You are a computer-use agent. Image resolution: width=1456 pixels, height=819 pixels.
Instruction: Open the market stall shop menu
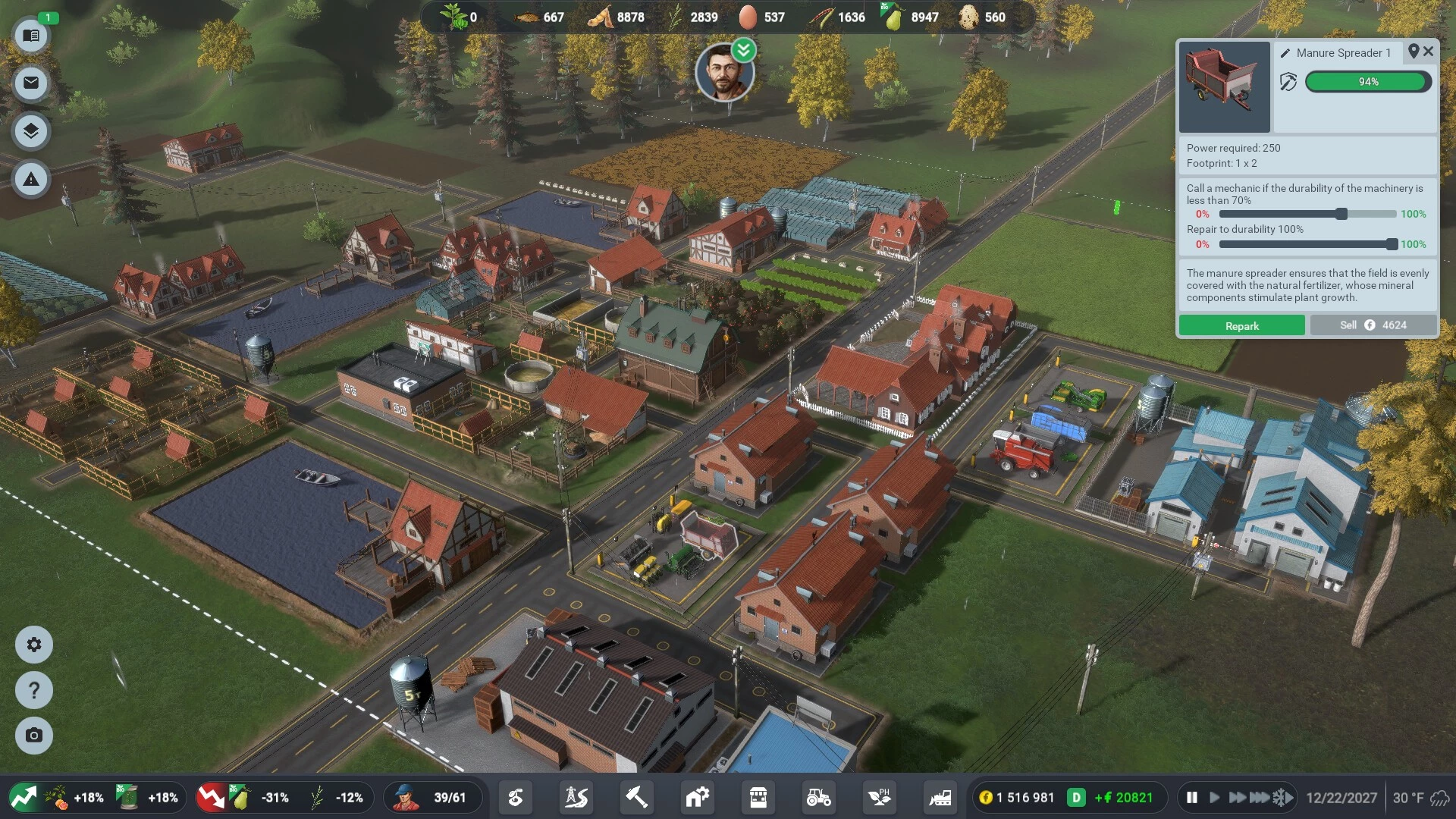(758, 798)
